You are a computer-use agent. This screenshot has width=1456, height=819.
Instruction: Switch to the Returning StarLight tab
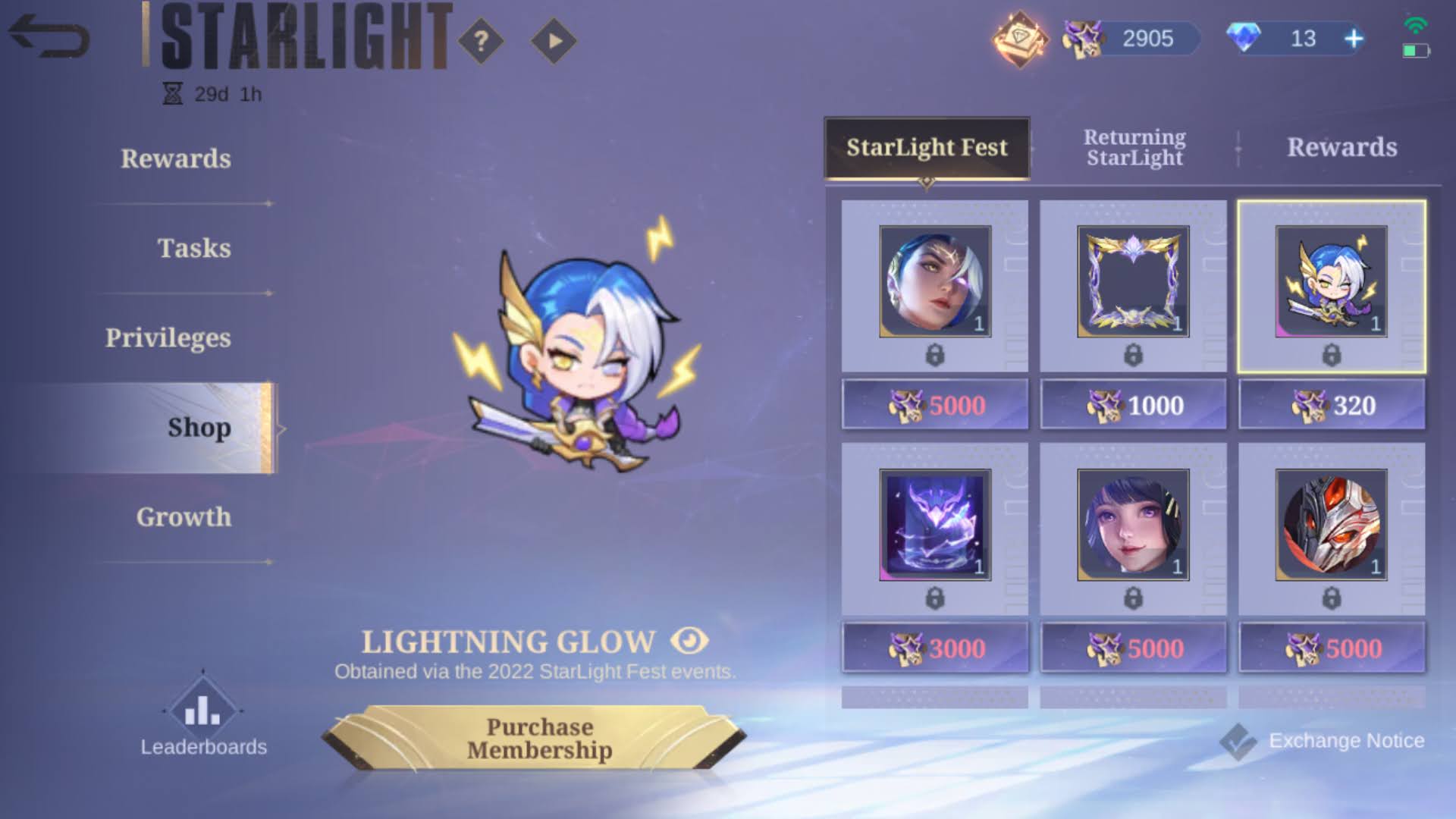(x=1134, y=147)
